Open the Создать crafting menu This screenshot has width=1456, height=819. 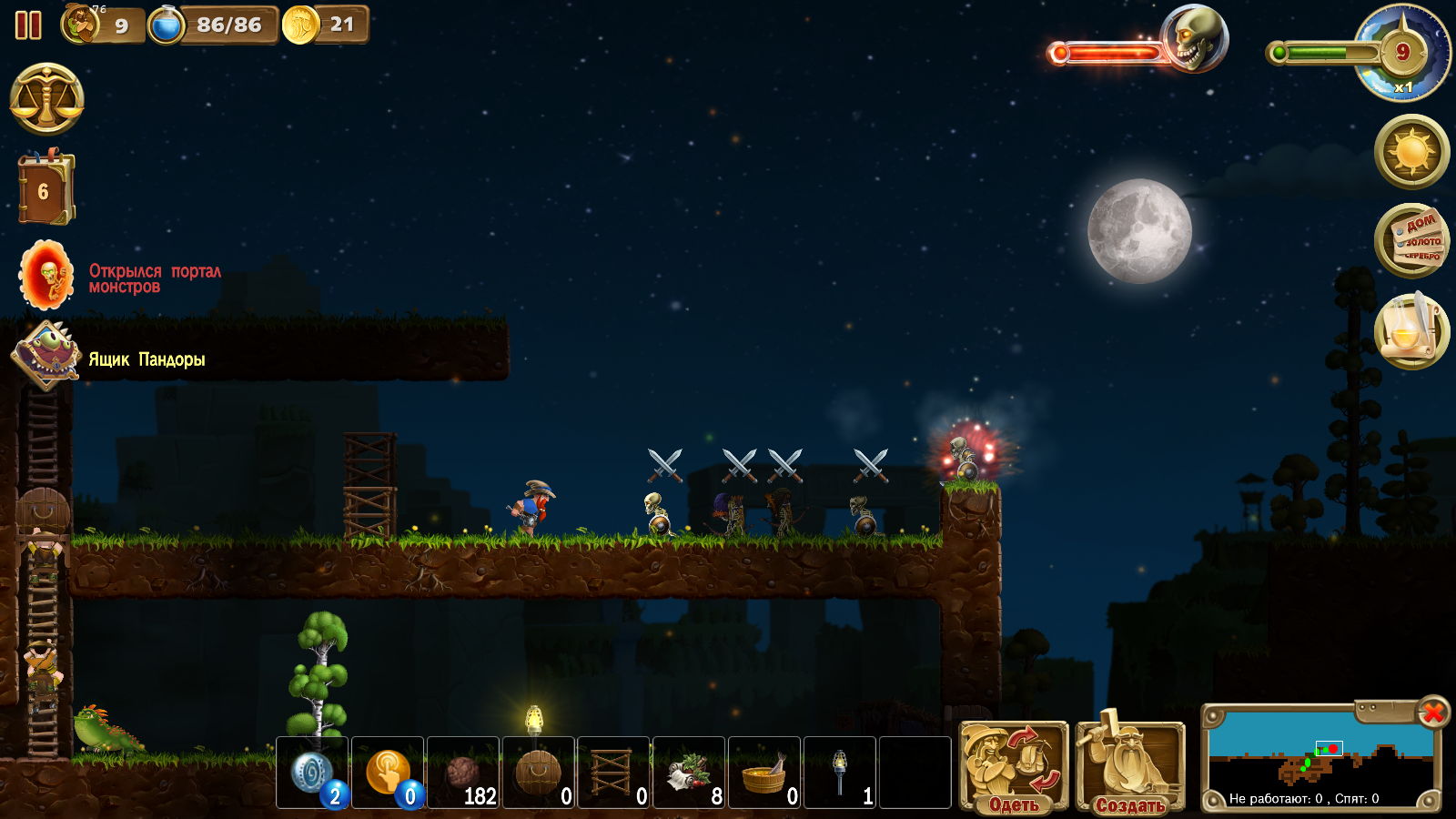(x=1130, y=765)
